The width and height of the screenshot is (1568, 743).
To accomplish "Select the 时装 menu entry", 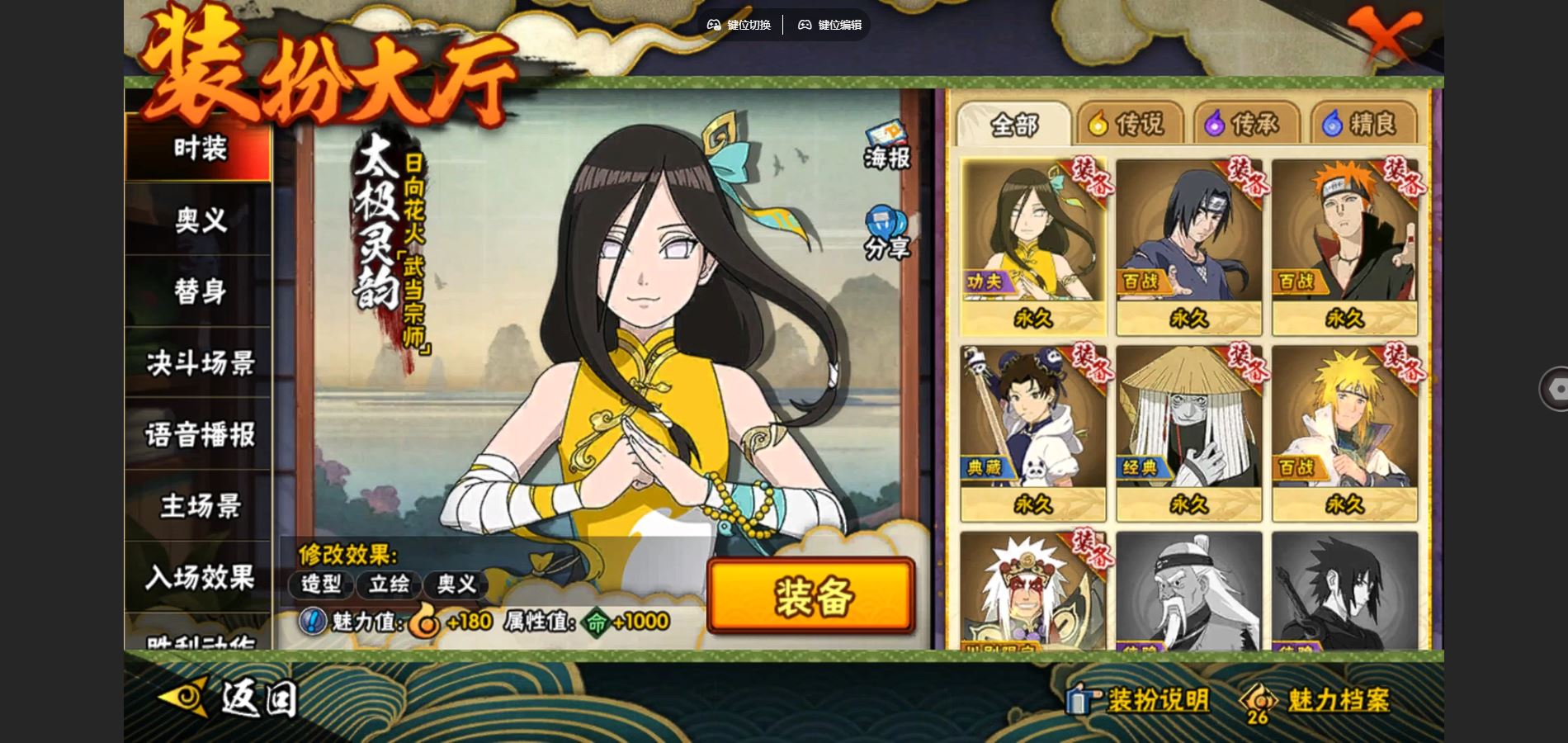I will pyautogui.click(x=199, y=149).
